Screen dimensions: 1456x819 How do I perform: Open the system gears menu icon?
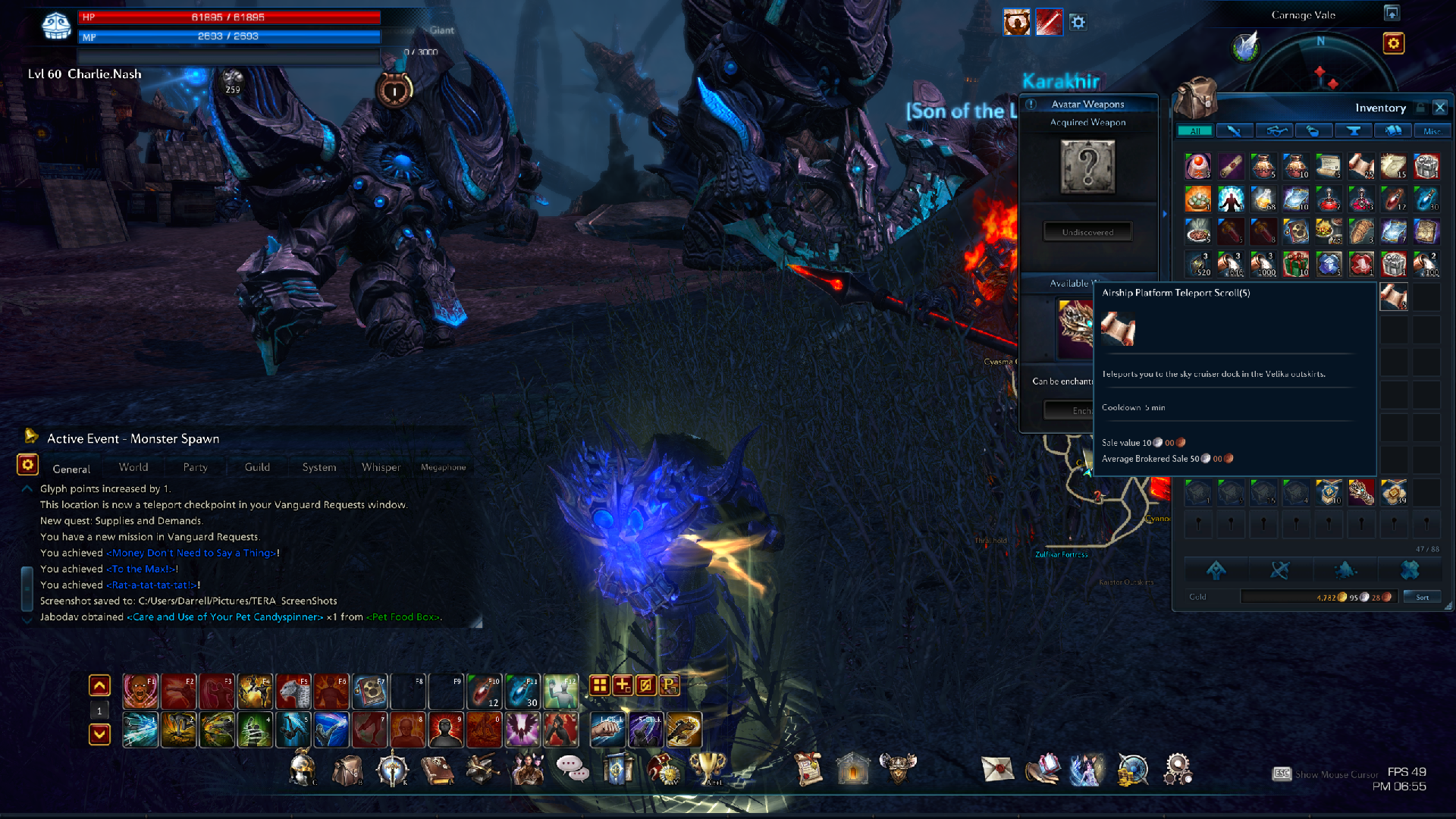pos(1178,769)
